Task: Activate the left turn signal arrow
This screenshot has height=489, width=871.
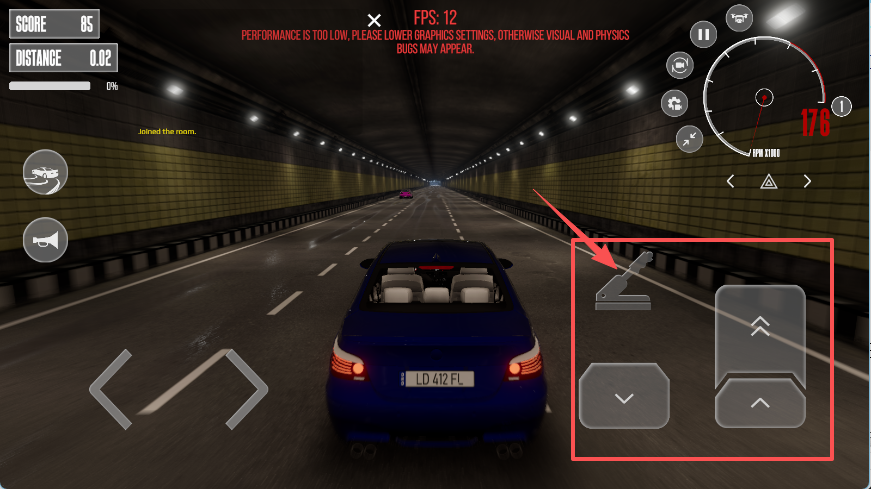Action: 731,181
